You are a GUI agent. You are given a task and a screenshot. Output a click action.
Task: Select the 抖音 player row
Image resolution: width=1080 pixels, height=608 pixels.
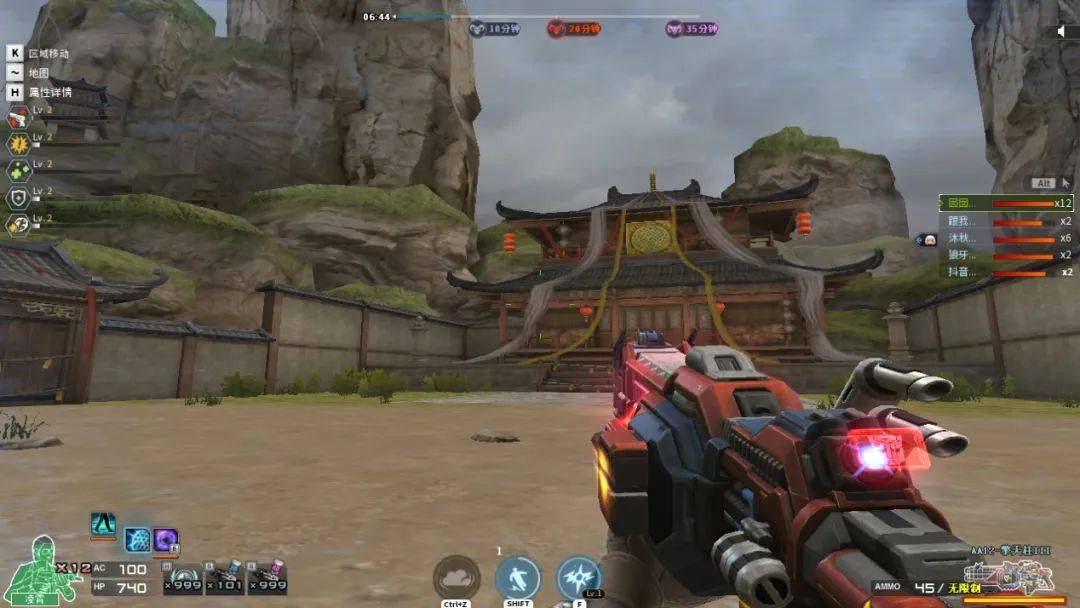[x=1005, y=272]
